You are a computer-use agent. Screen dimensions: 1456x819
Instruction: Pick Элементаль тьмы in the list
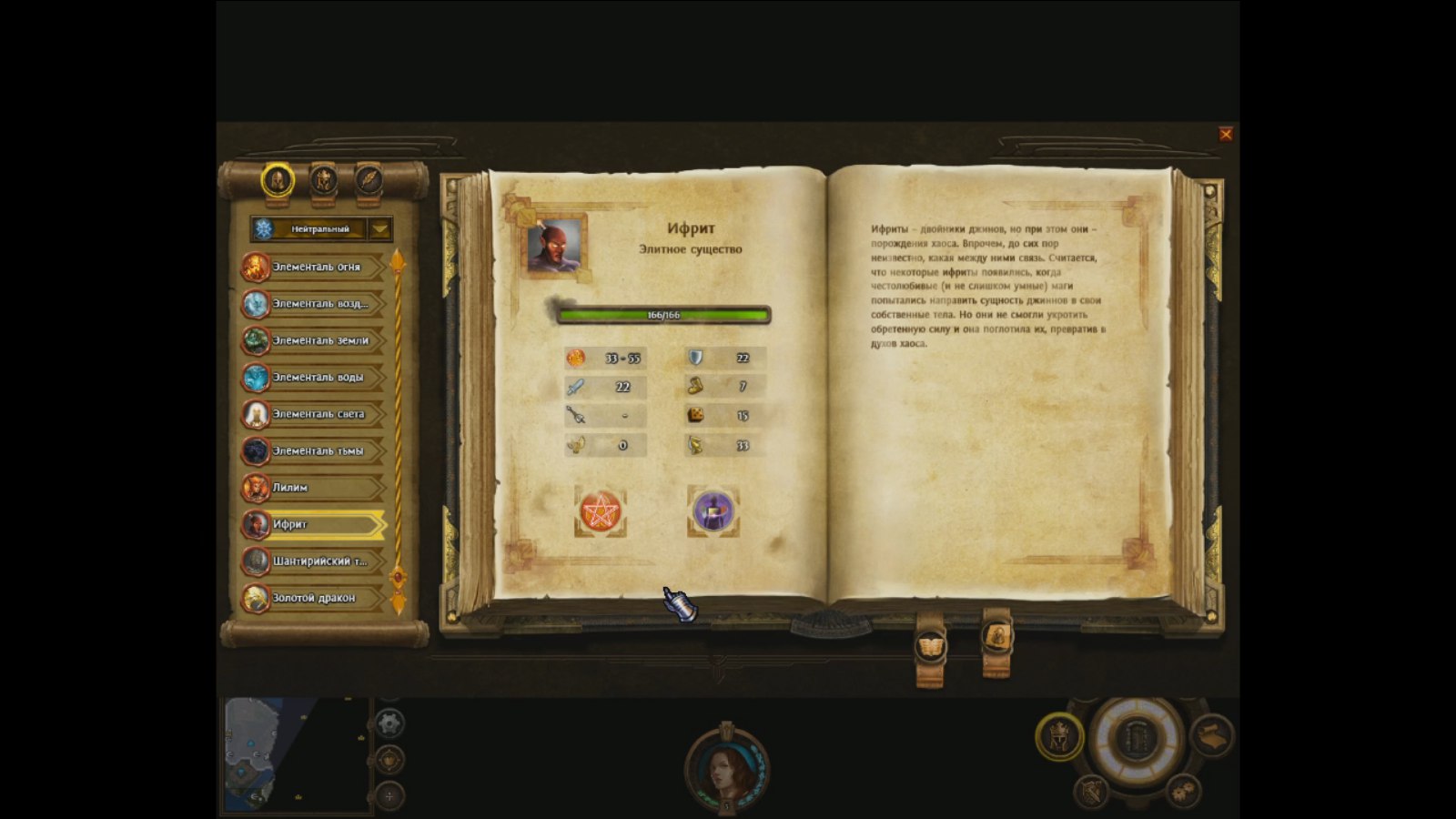coord(315,450)
